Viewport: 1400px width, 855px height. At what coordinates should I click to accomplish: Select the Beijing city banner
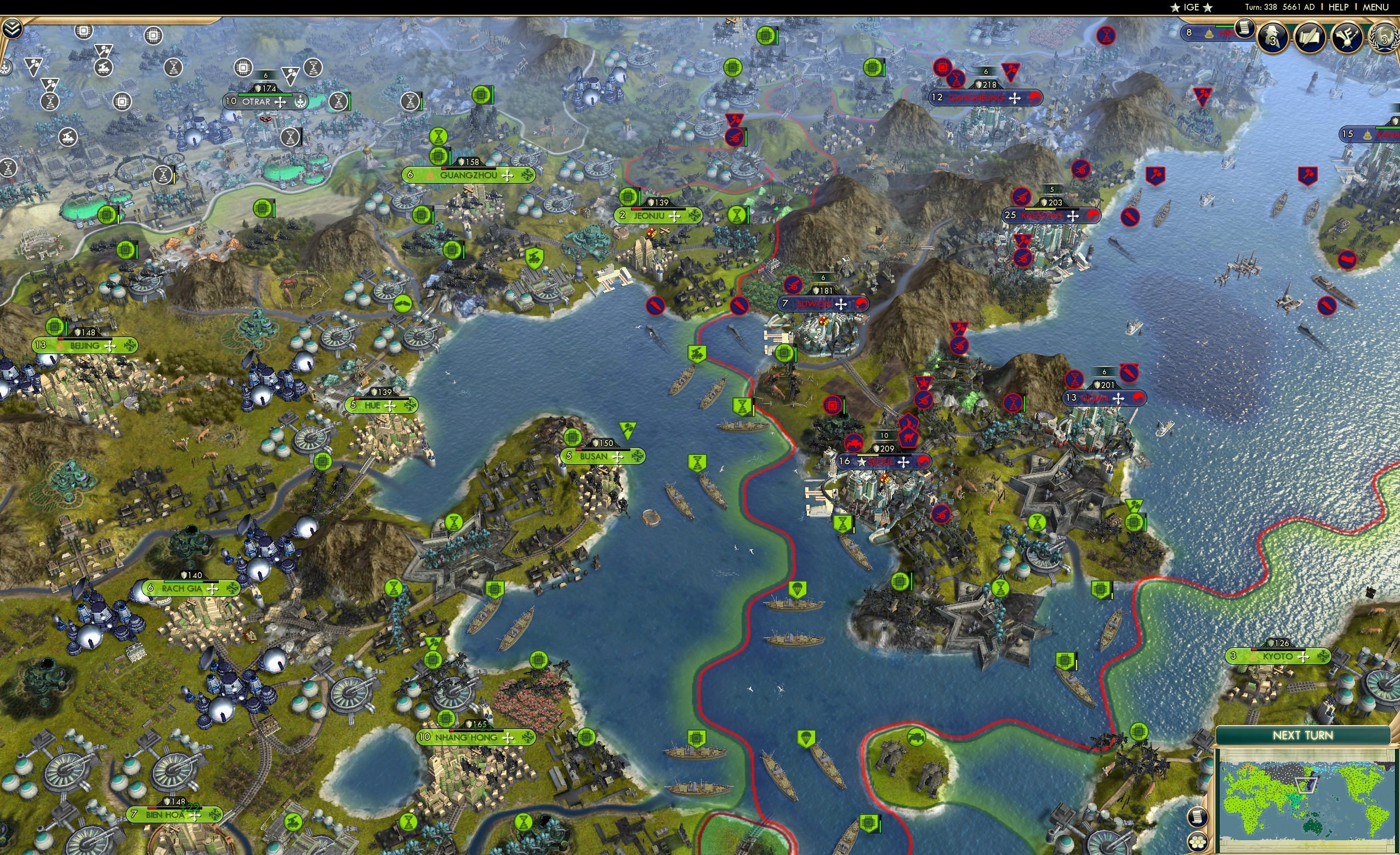(85, 346)
